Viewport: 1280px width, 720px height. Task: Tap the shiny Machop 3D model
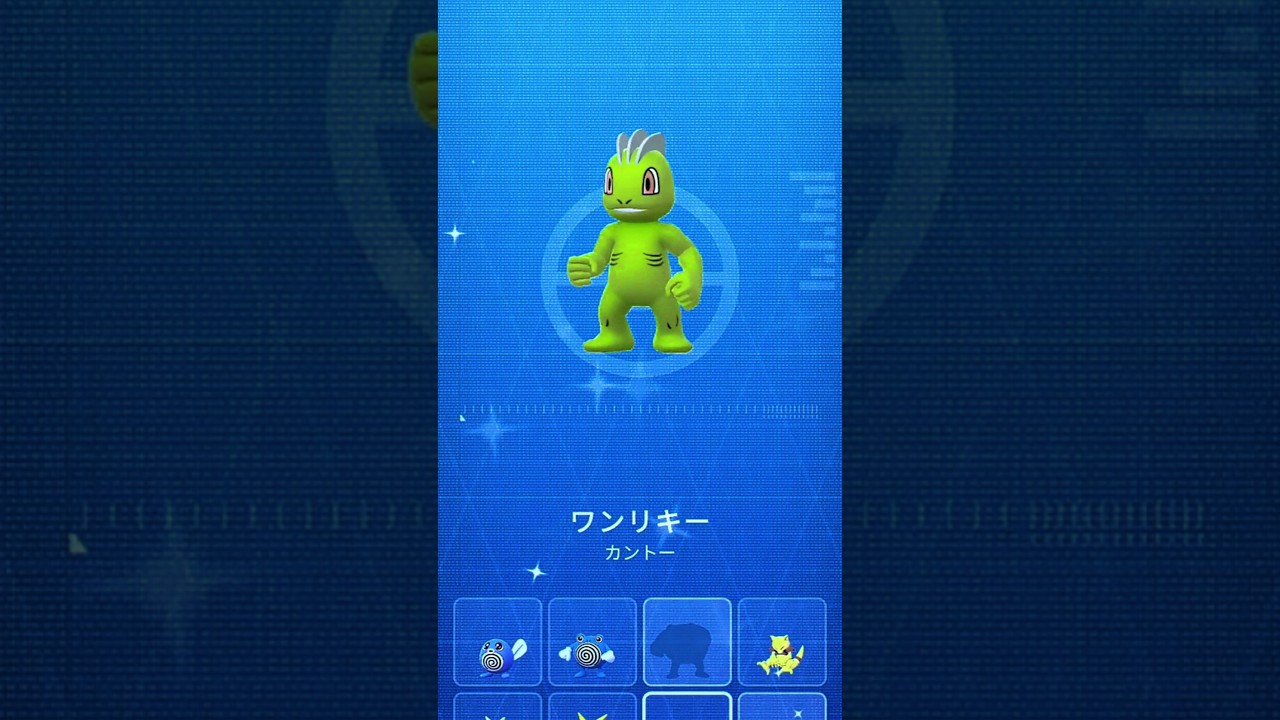tap(639, 250)
